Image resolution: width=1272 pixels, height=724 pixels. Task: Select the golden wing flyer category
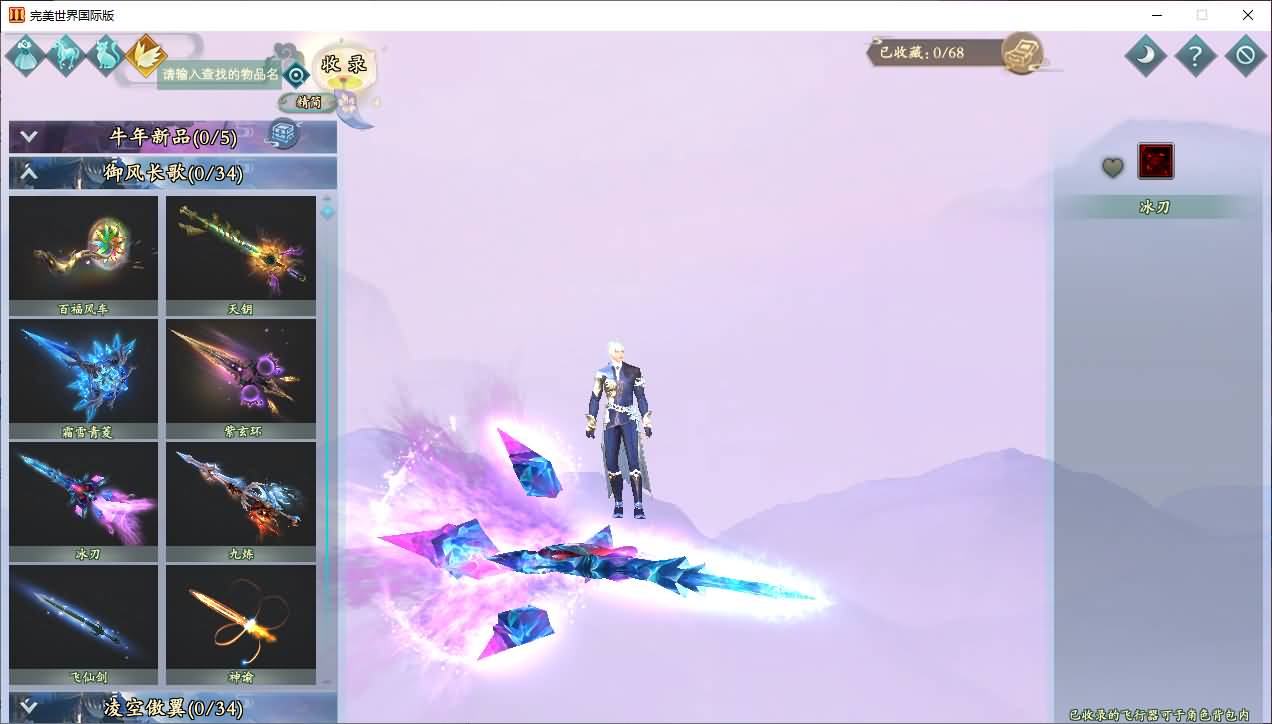(x=146, y=55)
